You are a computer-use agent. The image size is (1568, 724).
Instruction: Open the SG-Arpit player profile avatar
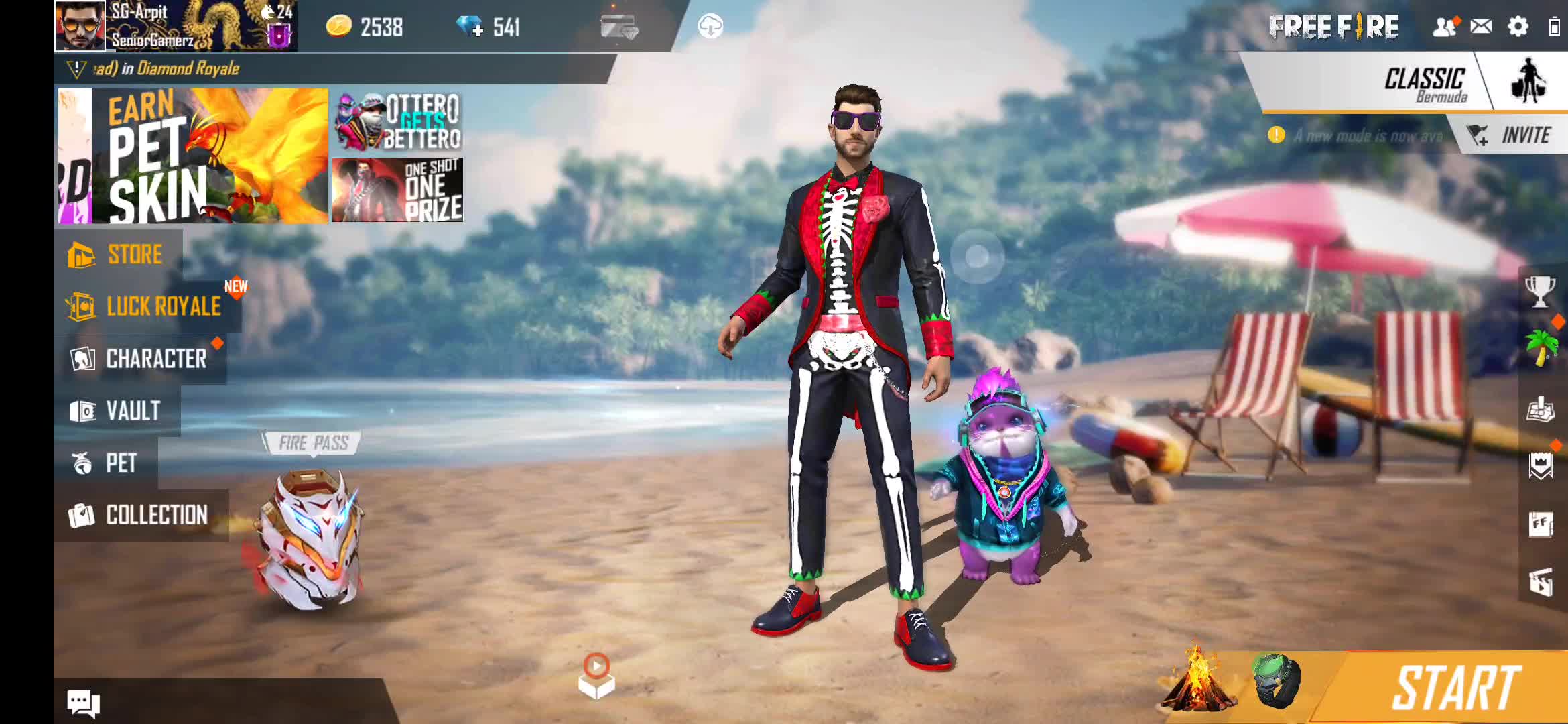tap(80, 25)
